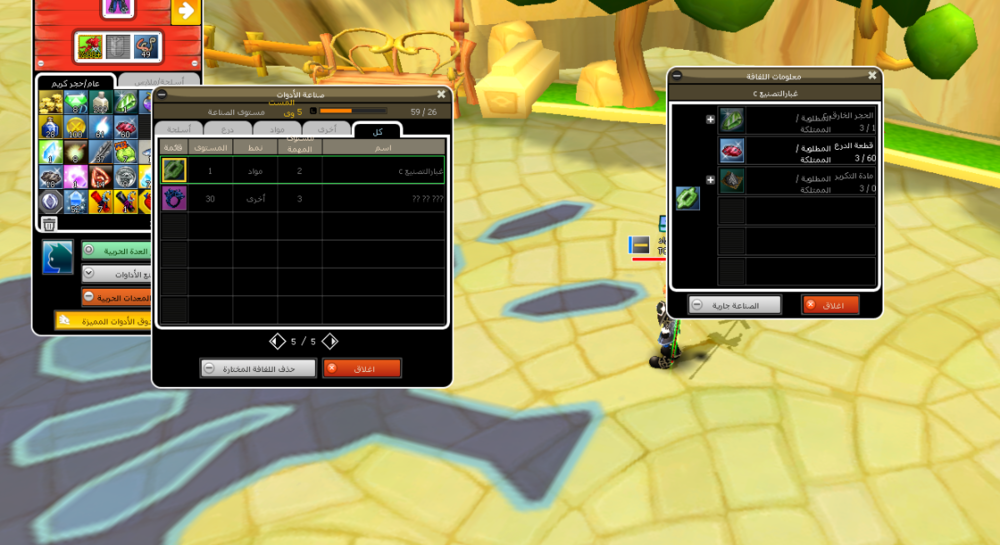Select the green crafting dust recipe row
1000x545 pixels.
(x=303, y=170)
